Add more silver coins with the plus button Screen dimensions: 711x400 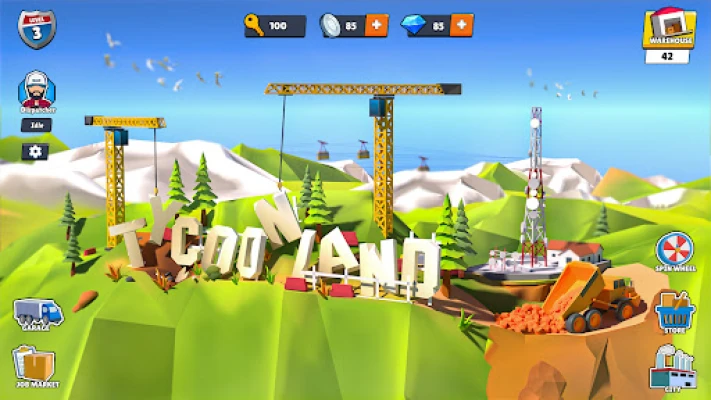tap(376, 26)
